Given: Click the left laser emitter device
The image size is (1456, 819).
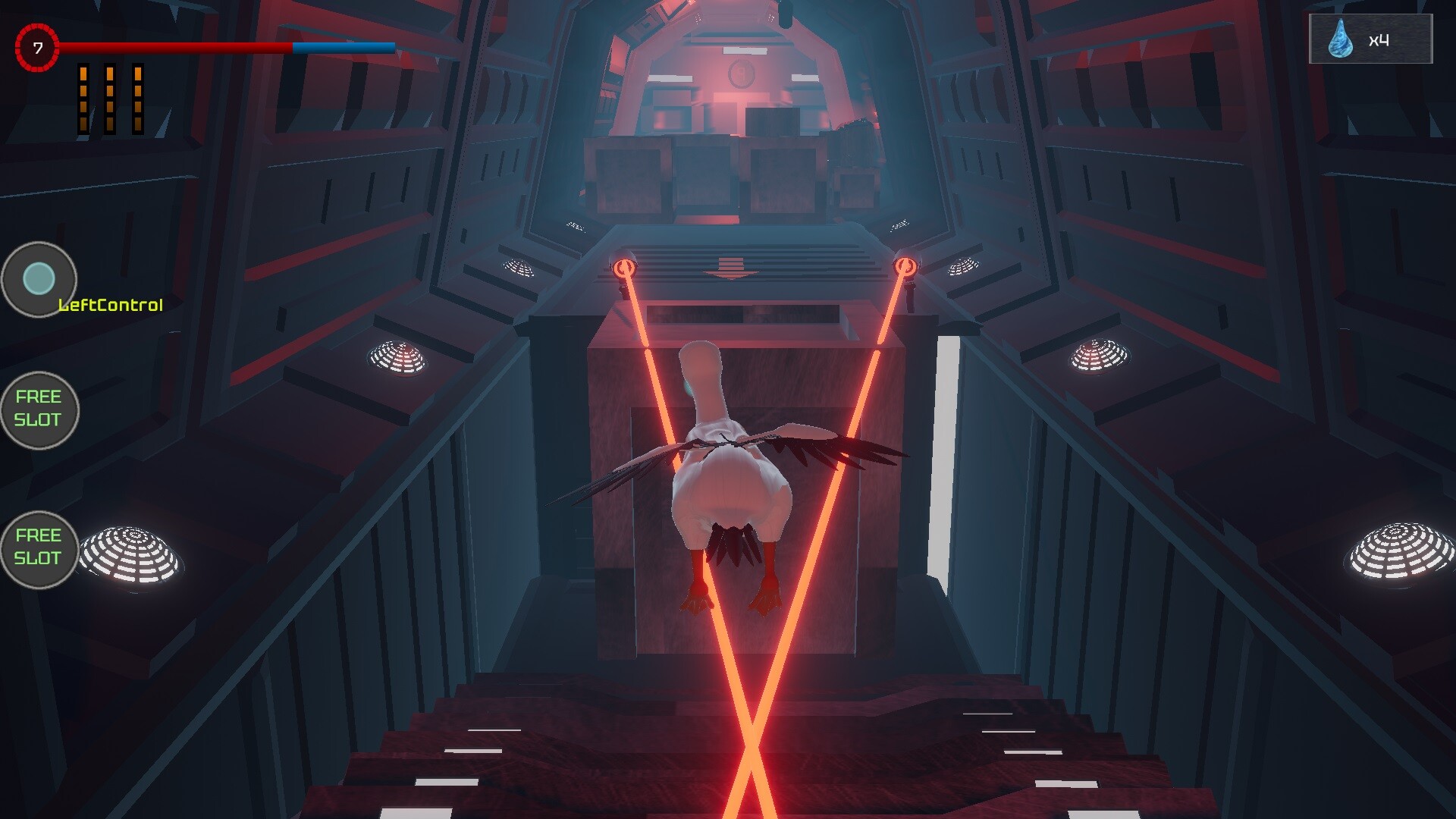Looking at the screenshot, I should click(623, 269).
